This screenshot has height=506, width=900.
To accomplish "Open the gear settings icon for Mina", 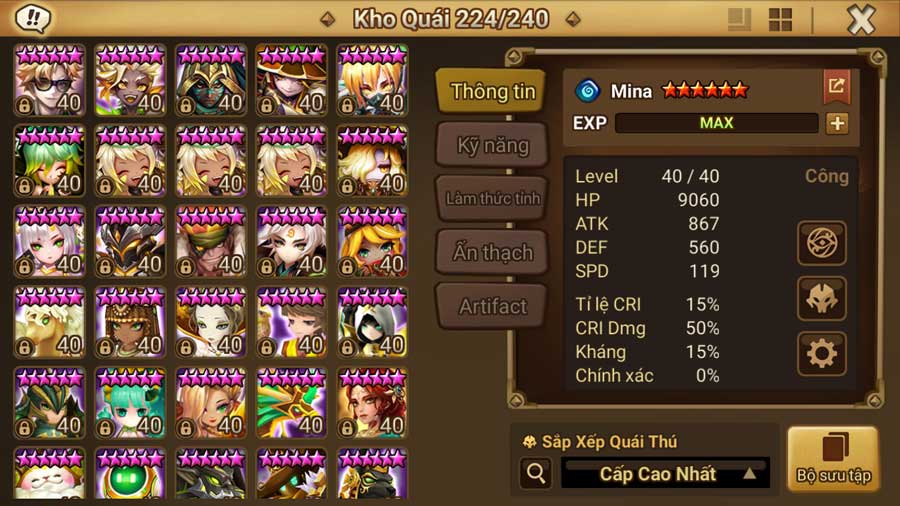I will (822, 353).
